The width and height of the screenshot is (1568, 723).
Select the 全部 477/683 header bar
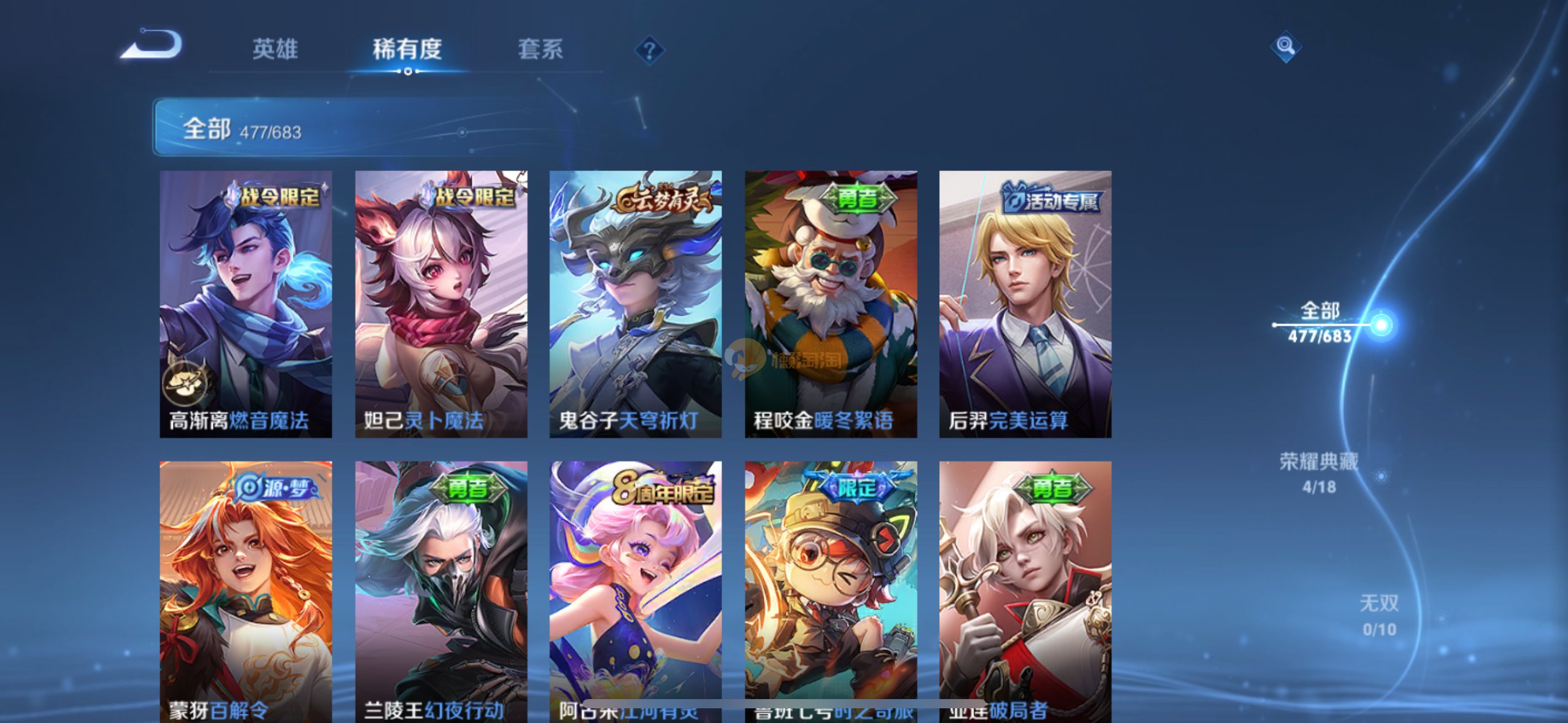pos(344,128)
